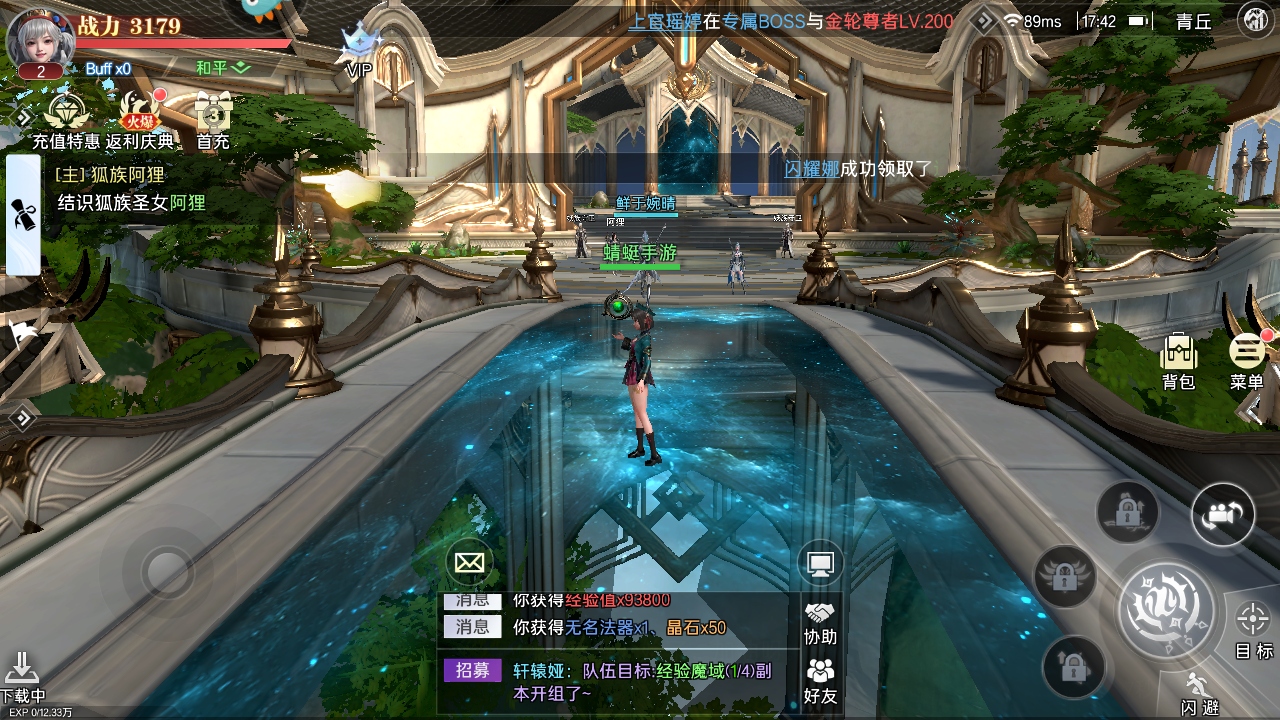Toggle the camera rotation button

tap(1222, 515)
